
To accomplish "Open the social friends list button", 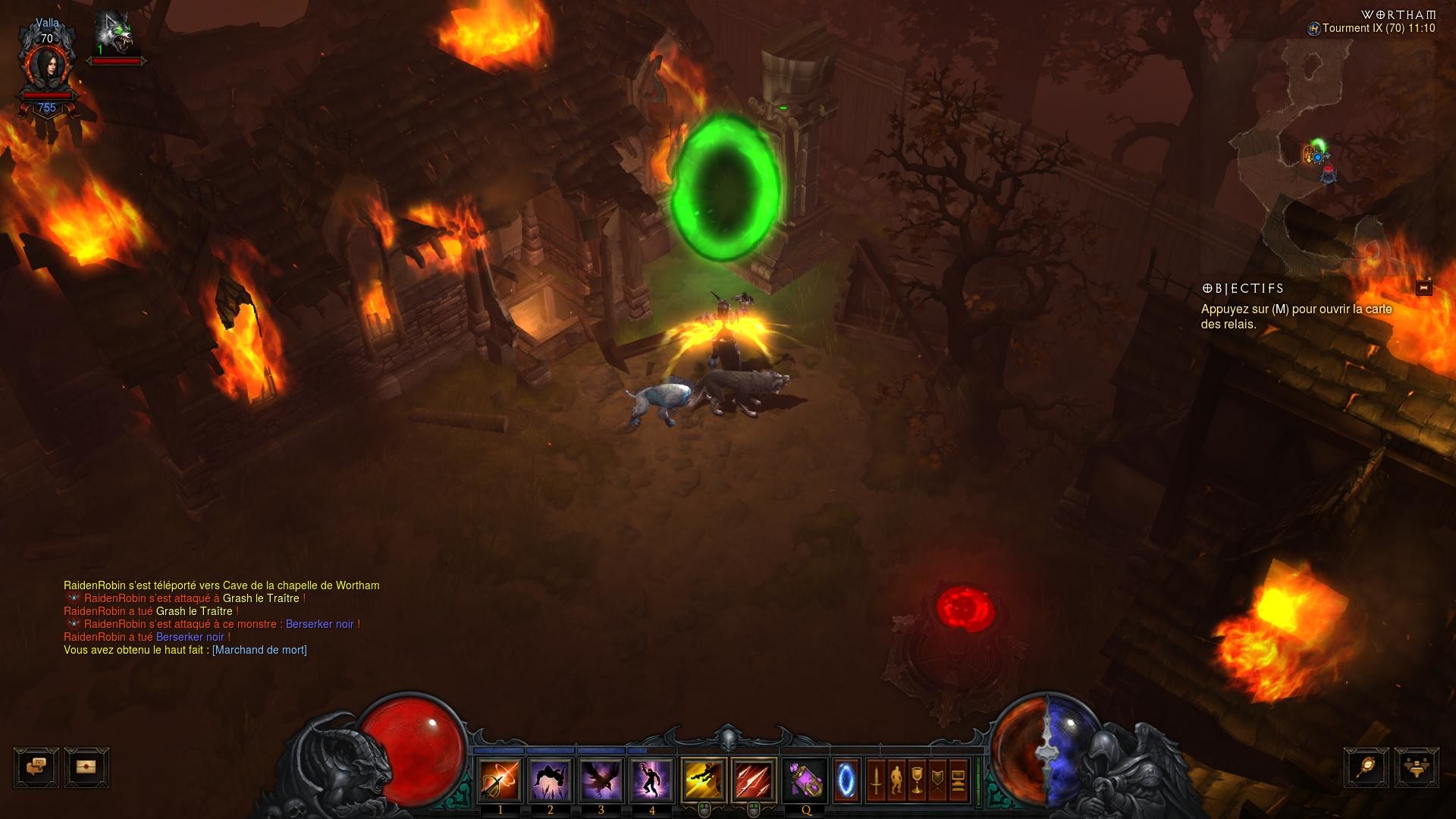I will tap(1416, 767).
